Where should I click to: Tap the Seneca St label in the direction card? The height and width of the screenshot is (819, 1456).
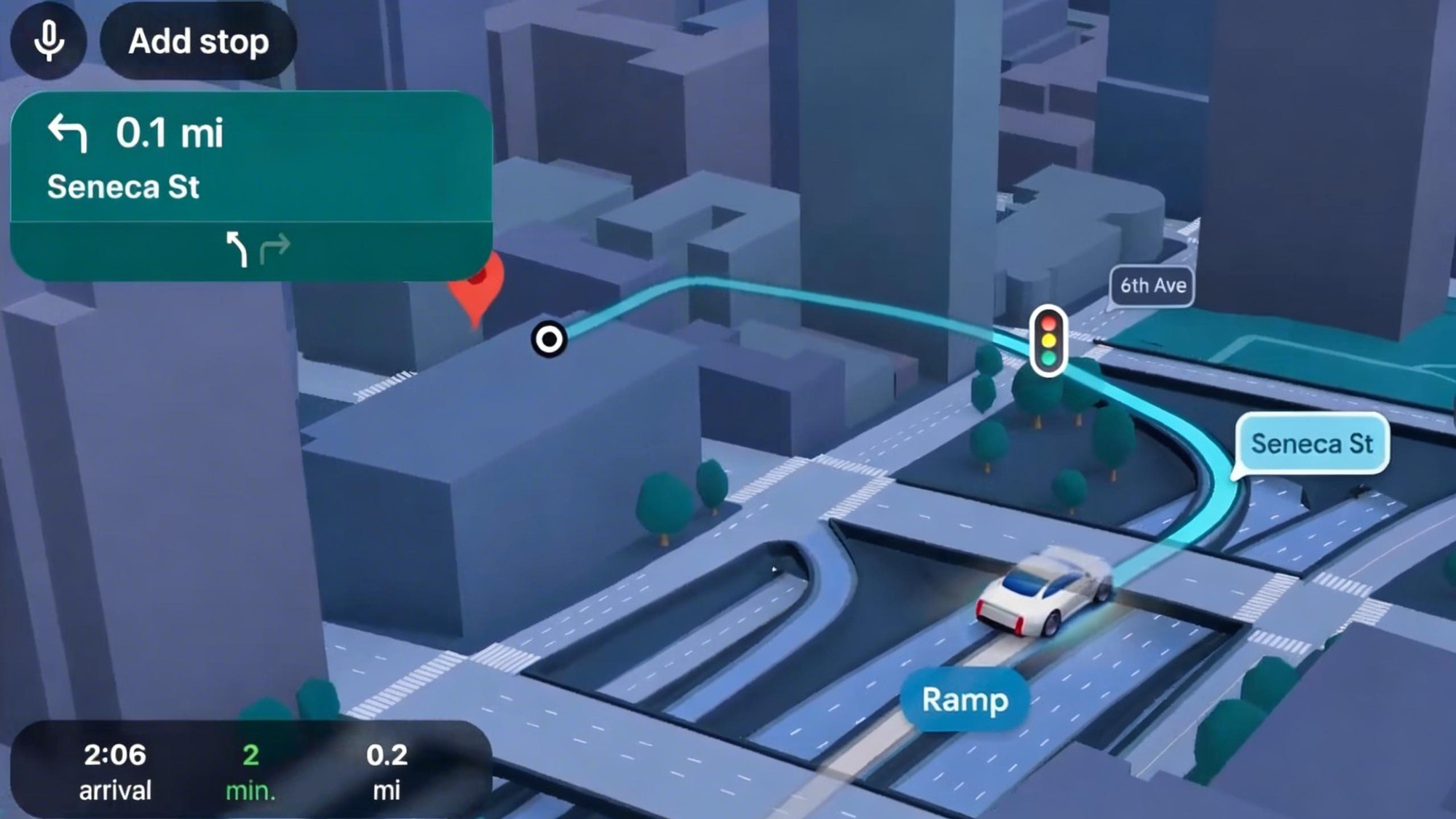(124, 187)
